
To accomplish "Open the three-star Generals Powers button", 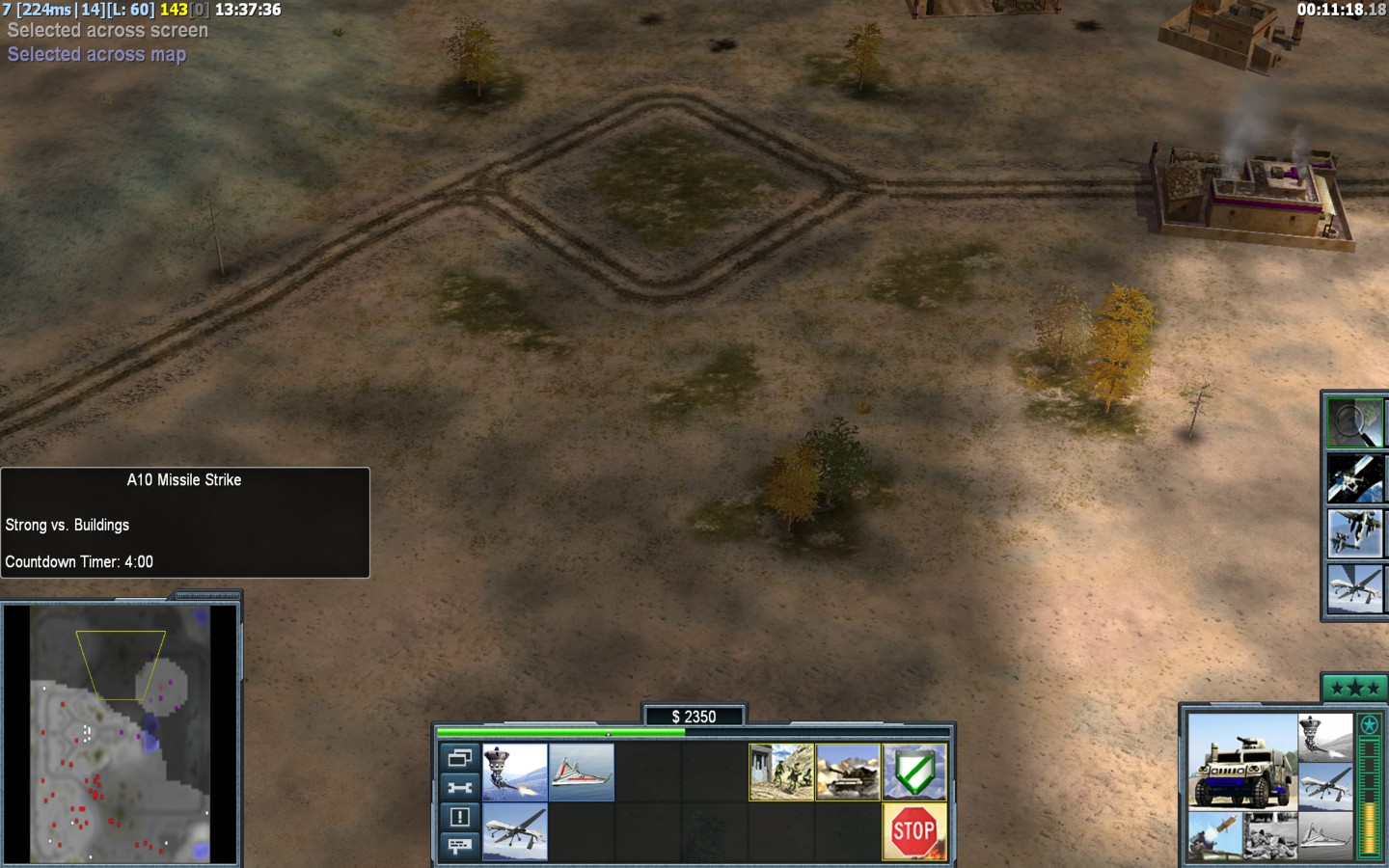I will [x=1354, y=688].
